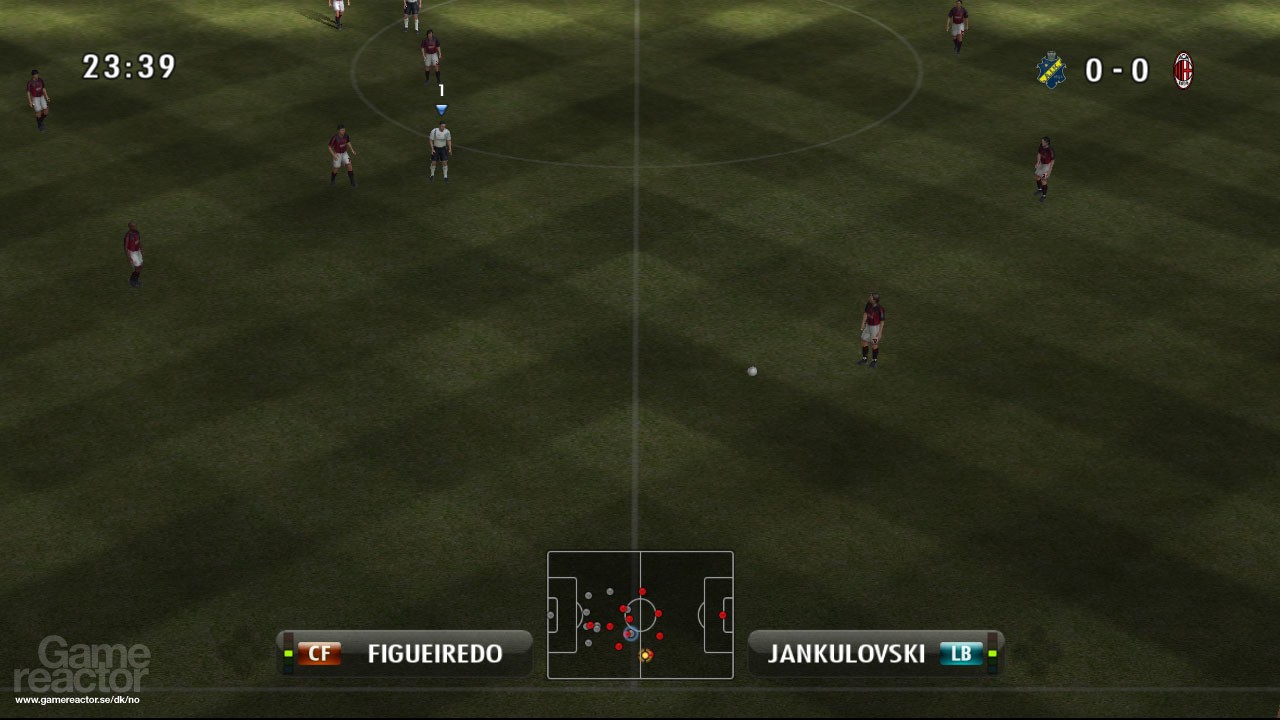Expand the radar minimap at the bottom center
The image size is (1280, 720).
tap(640, 615)
